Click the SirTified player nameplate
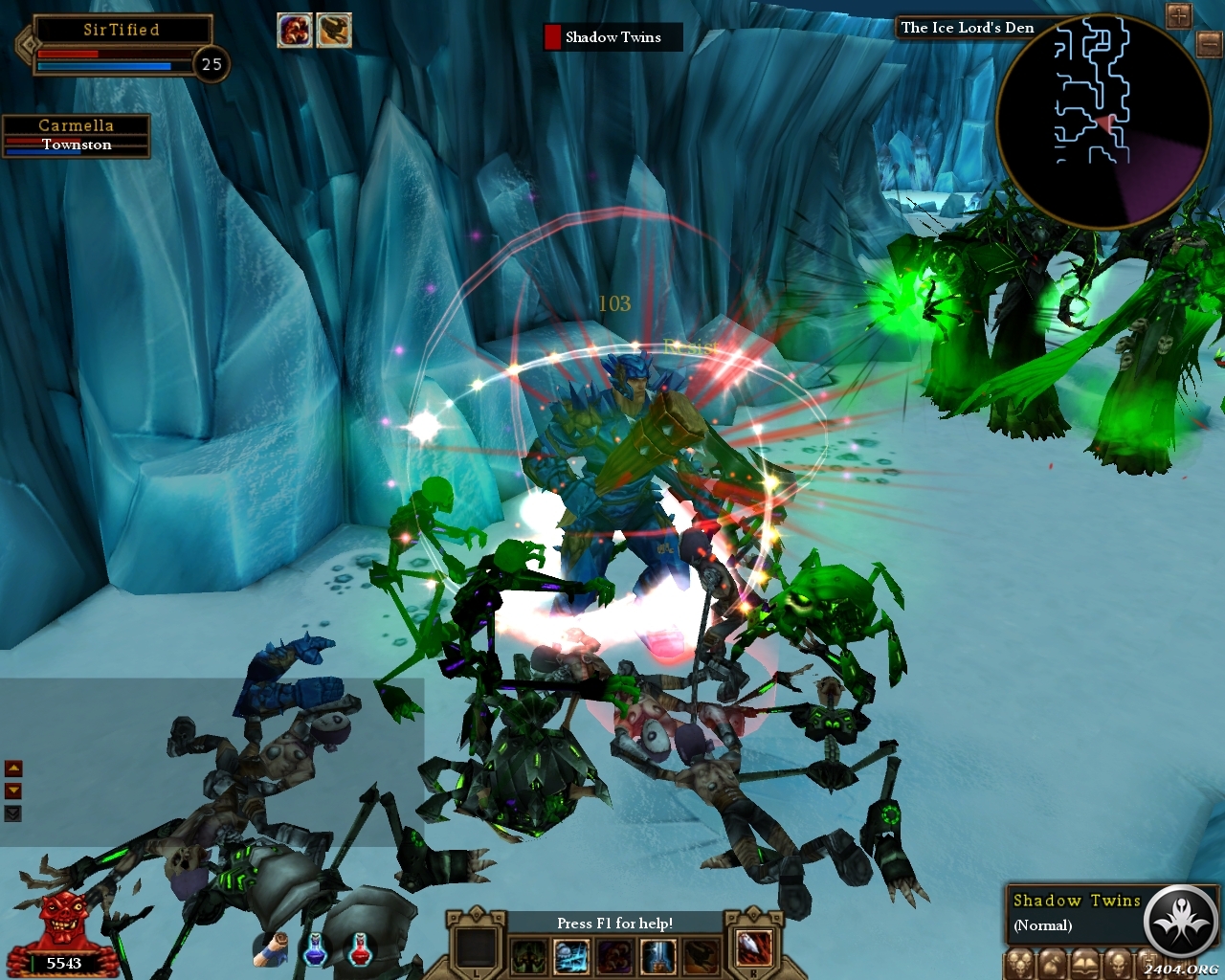The width and height of the screenshot is (1225, 980). coord(121,30)
